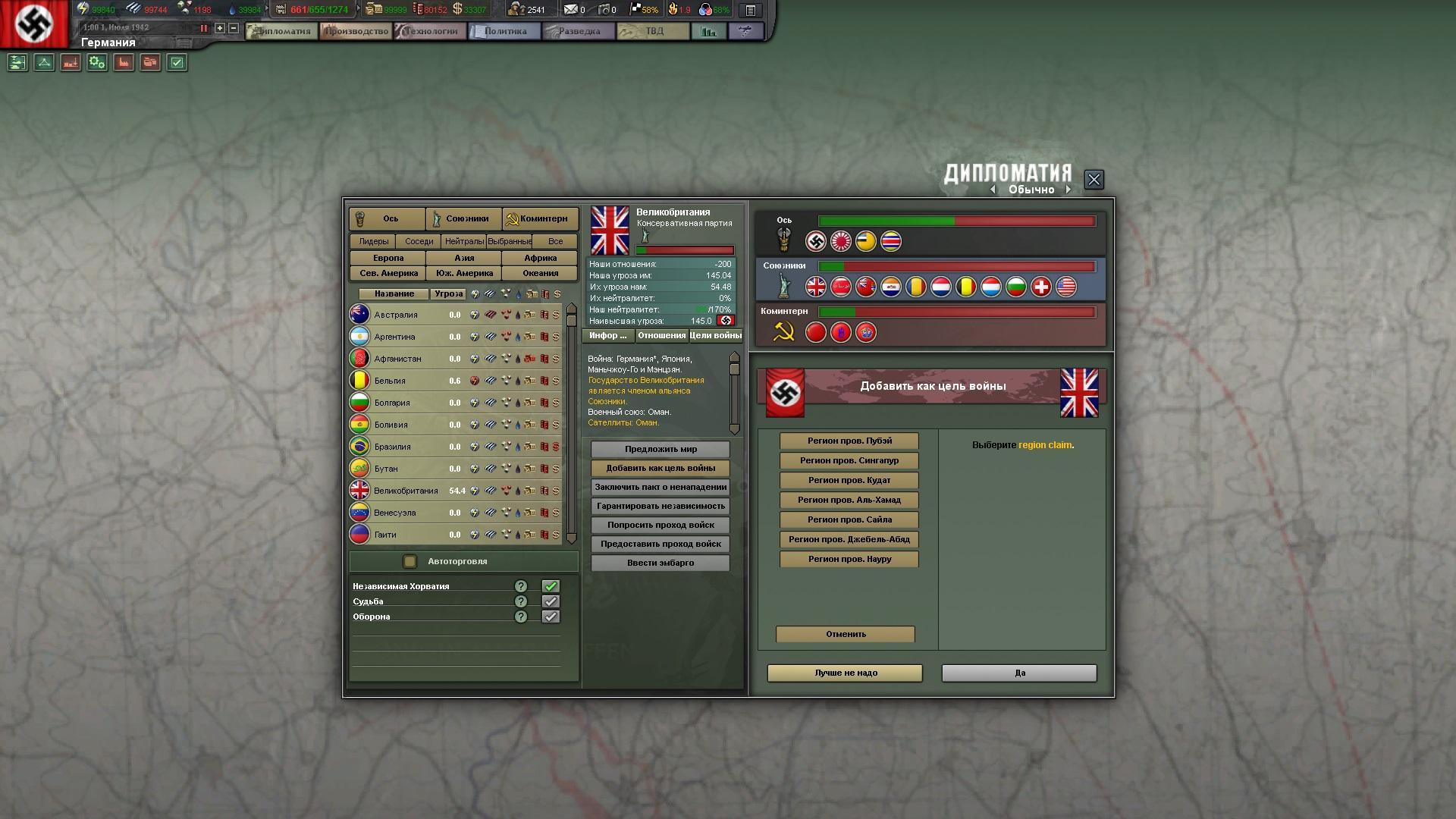Image resolution: width=1456 pixels, height=819 pixels.
Task: Choose Ввести эмбарго action
Action: pyautogui.click(x=661, y=563)
